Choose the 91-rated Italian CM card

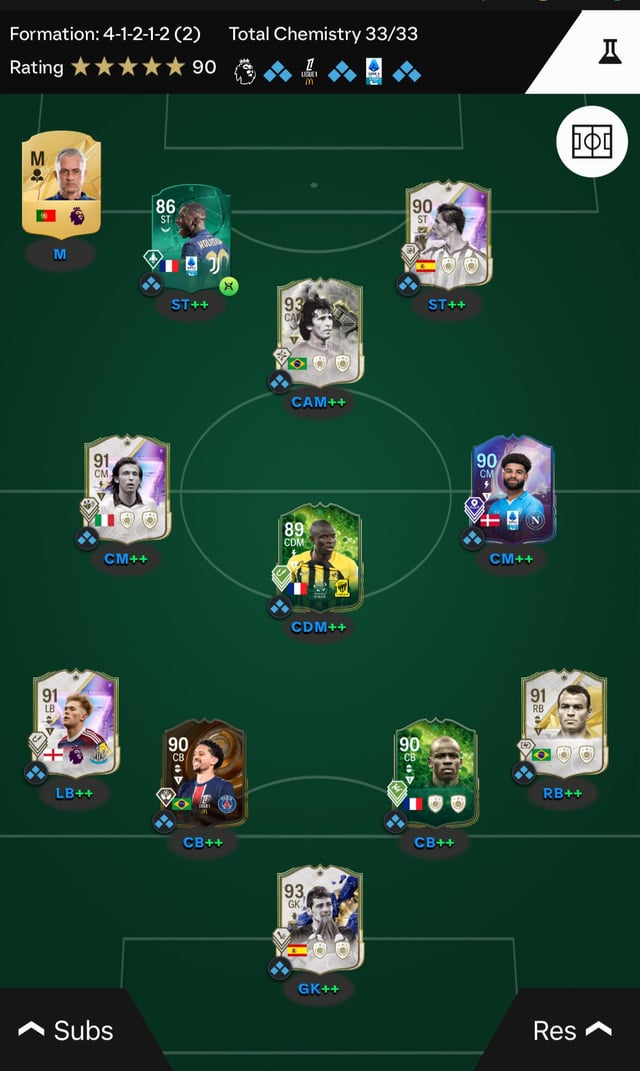pos(127,489)
